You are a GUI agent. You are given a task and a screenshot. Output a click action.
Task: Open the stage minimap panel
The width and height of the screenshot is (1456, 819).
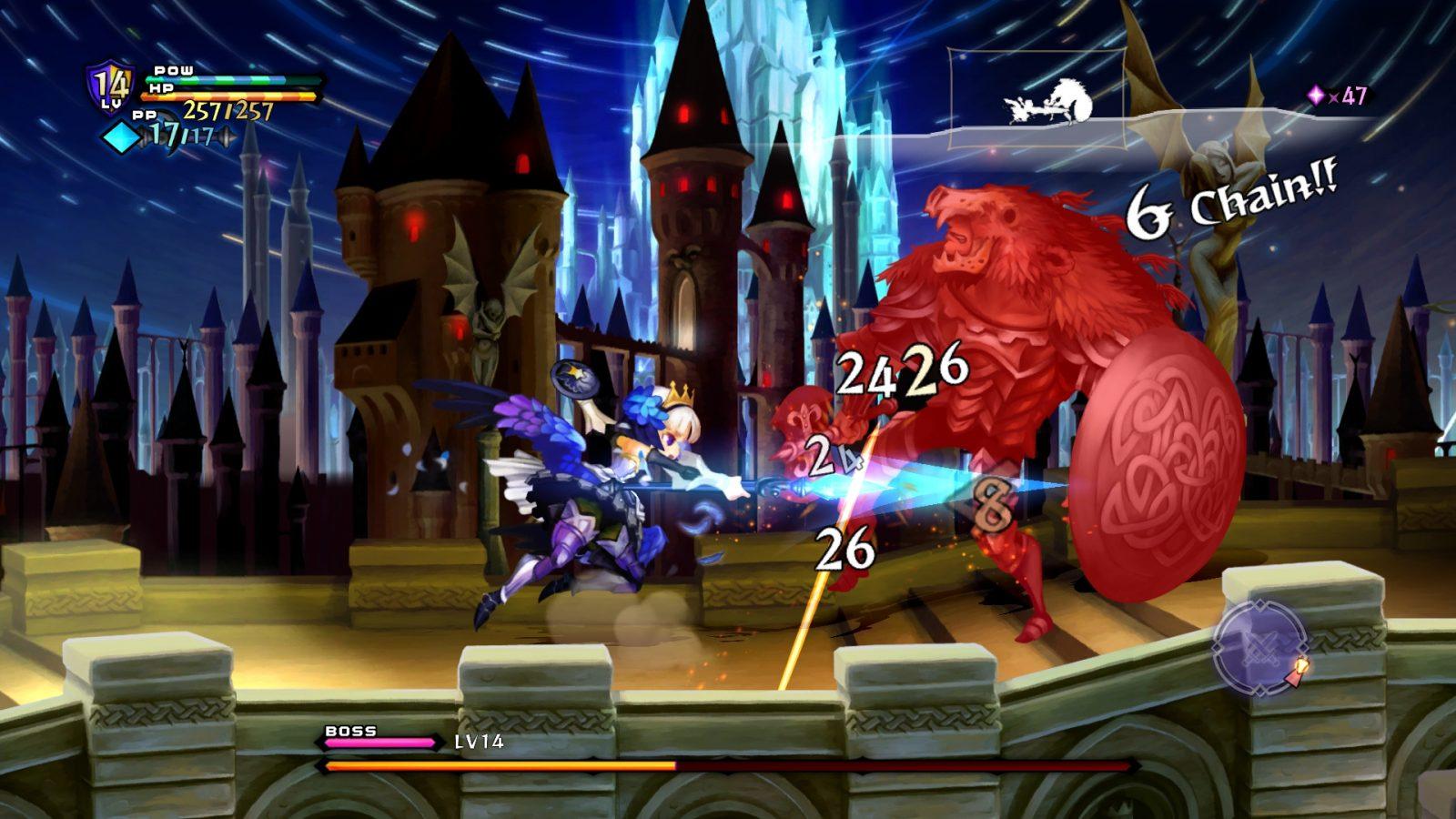coord(1036,99)
